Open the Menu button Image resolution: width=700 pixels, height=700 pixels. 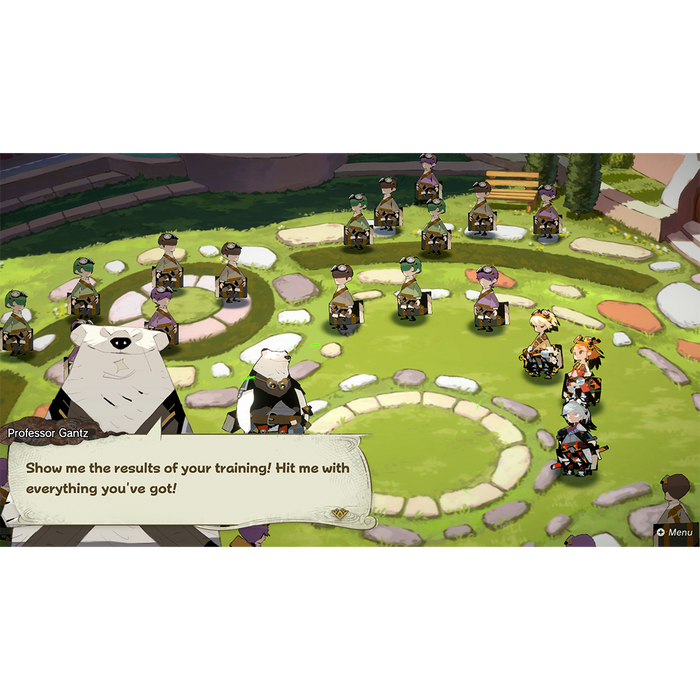pyautogui.click(x=674, y=532)
